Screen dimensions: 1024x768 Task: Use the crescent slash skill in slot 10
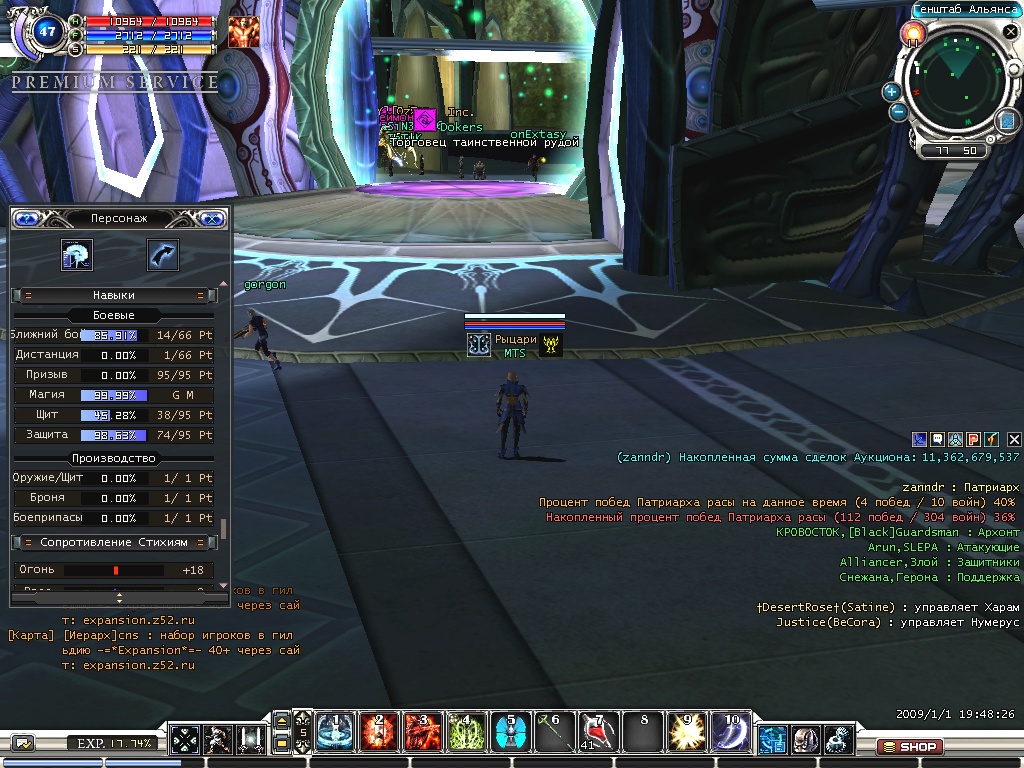(x=729, y=733)
